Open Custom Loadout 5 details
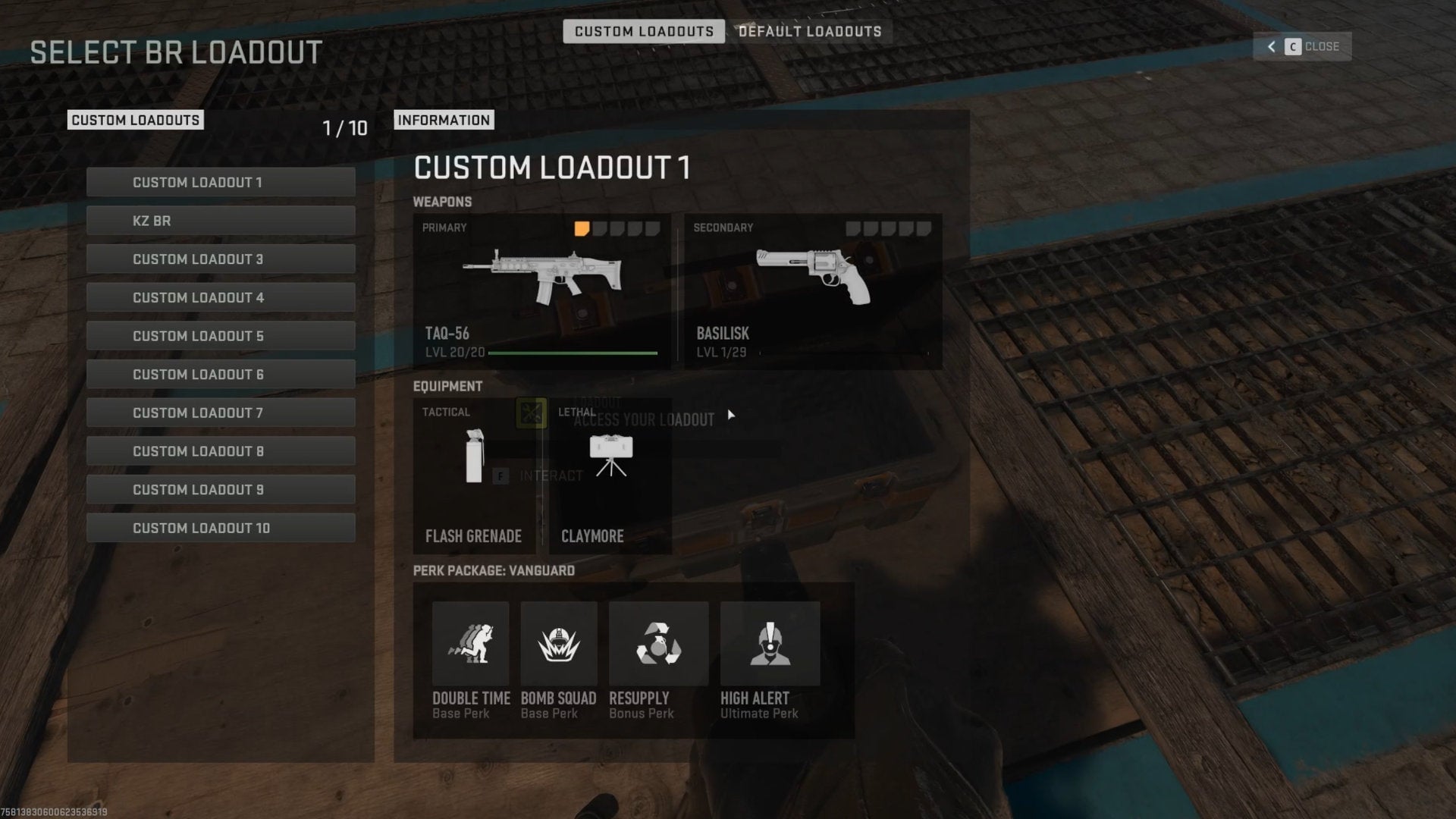Screen dimensions: 1456x819 221,335
